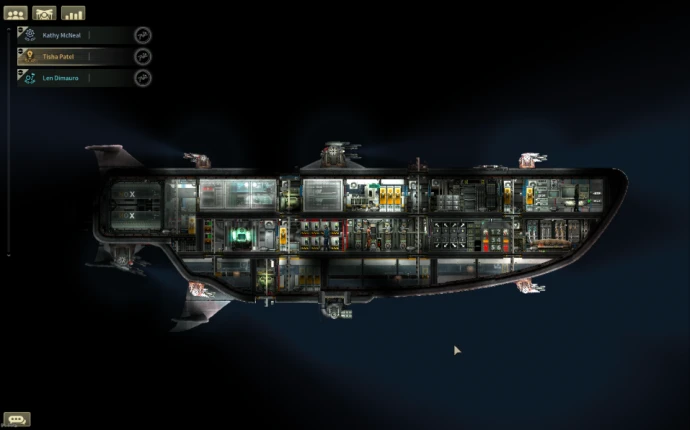Click the round order icon beside Len Dimauro

(x=143, y=78)
